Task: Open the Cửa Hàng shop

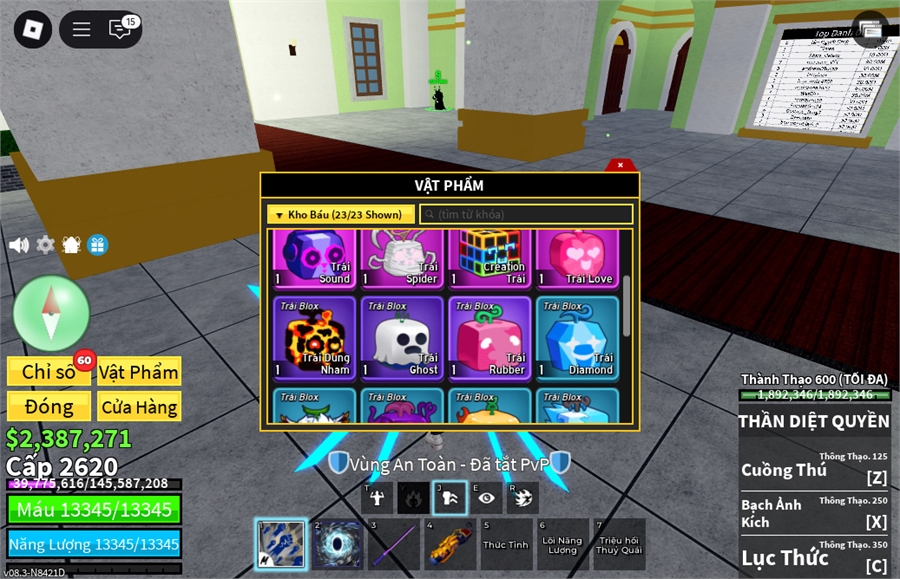Action: coord(139,407)
